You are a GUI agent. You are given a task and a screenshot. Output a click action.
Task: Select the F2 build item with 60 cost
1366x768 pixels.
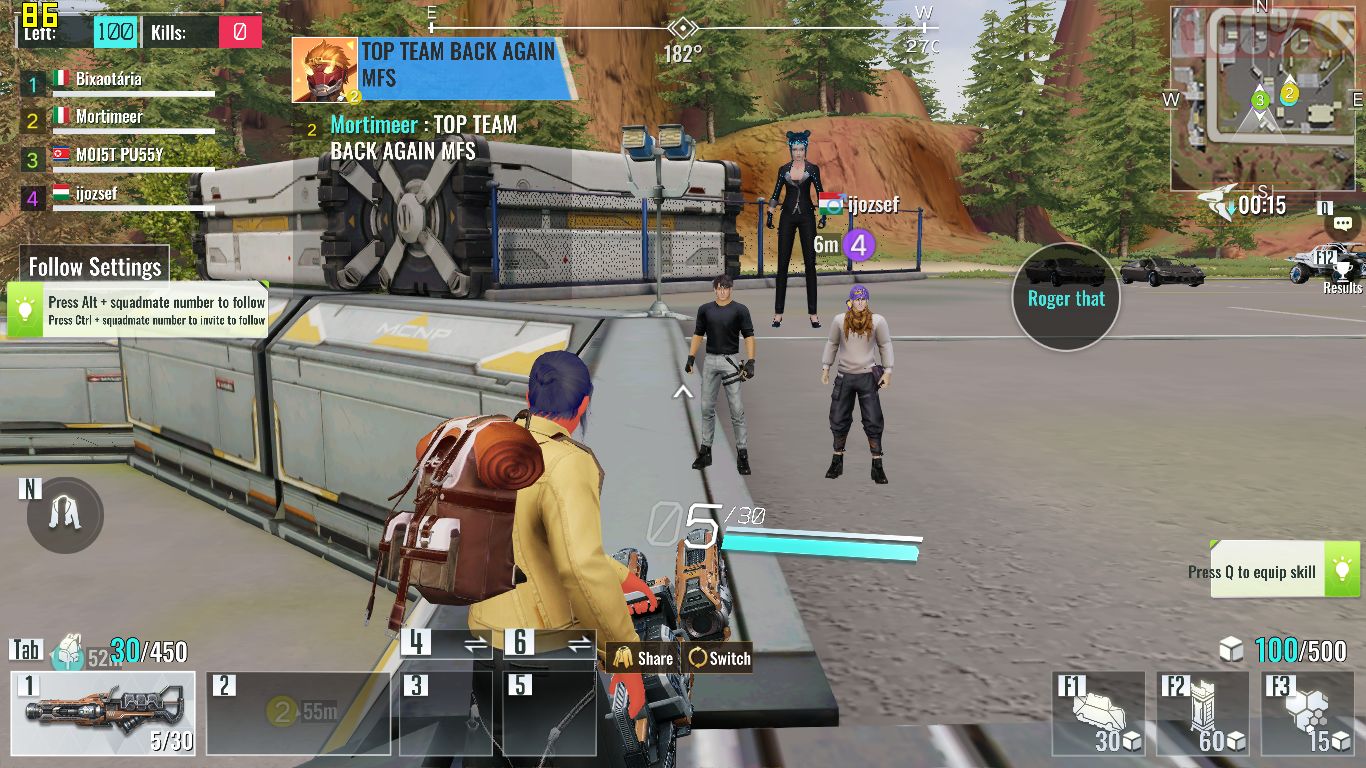point(1203,713)
